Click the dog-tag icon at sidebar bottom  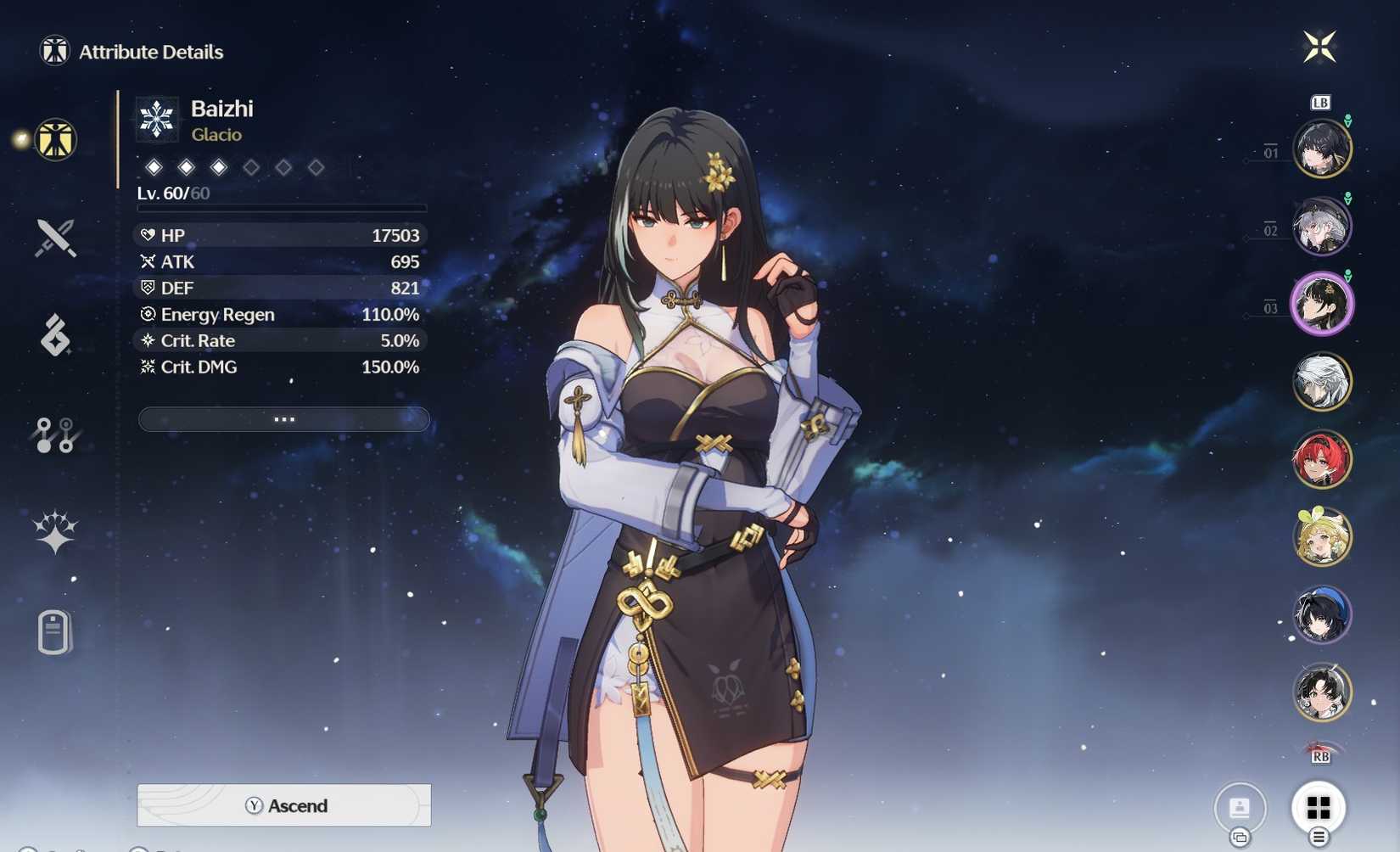coord(53,631)
